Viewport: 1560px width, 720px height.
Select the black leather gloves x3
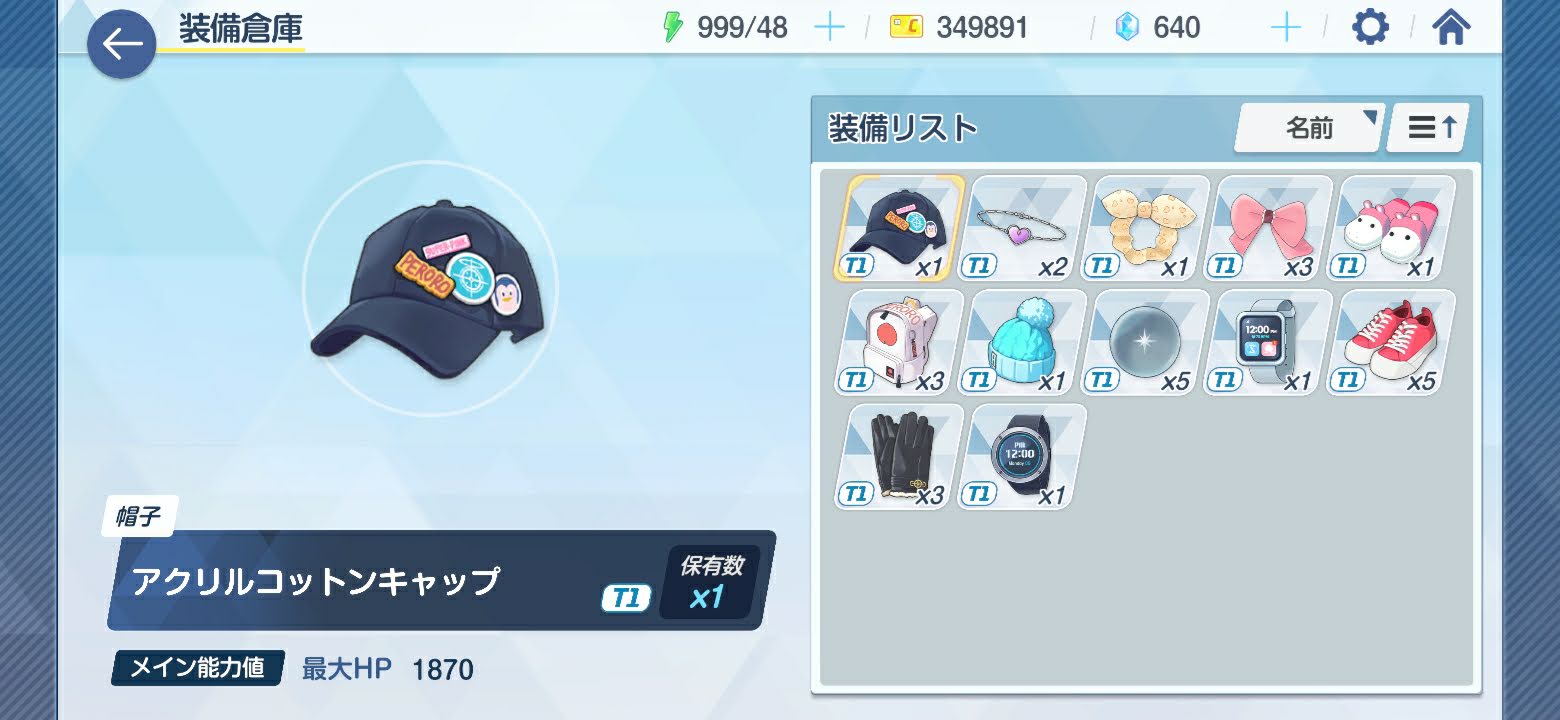coord(895,455)
